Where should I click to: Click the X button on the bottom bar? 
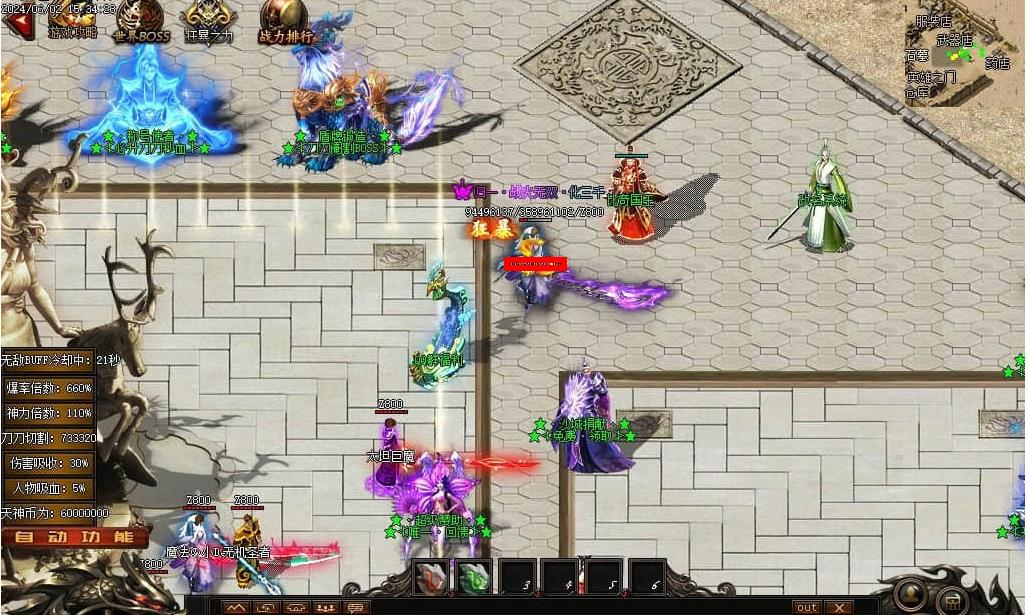click(837, 607)
